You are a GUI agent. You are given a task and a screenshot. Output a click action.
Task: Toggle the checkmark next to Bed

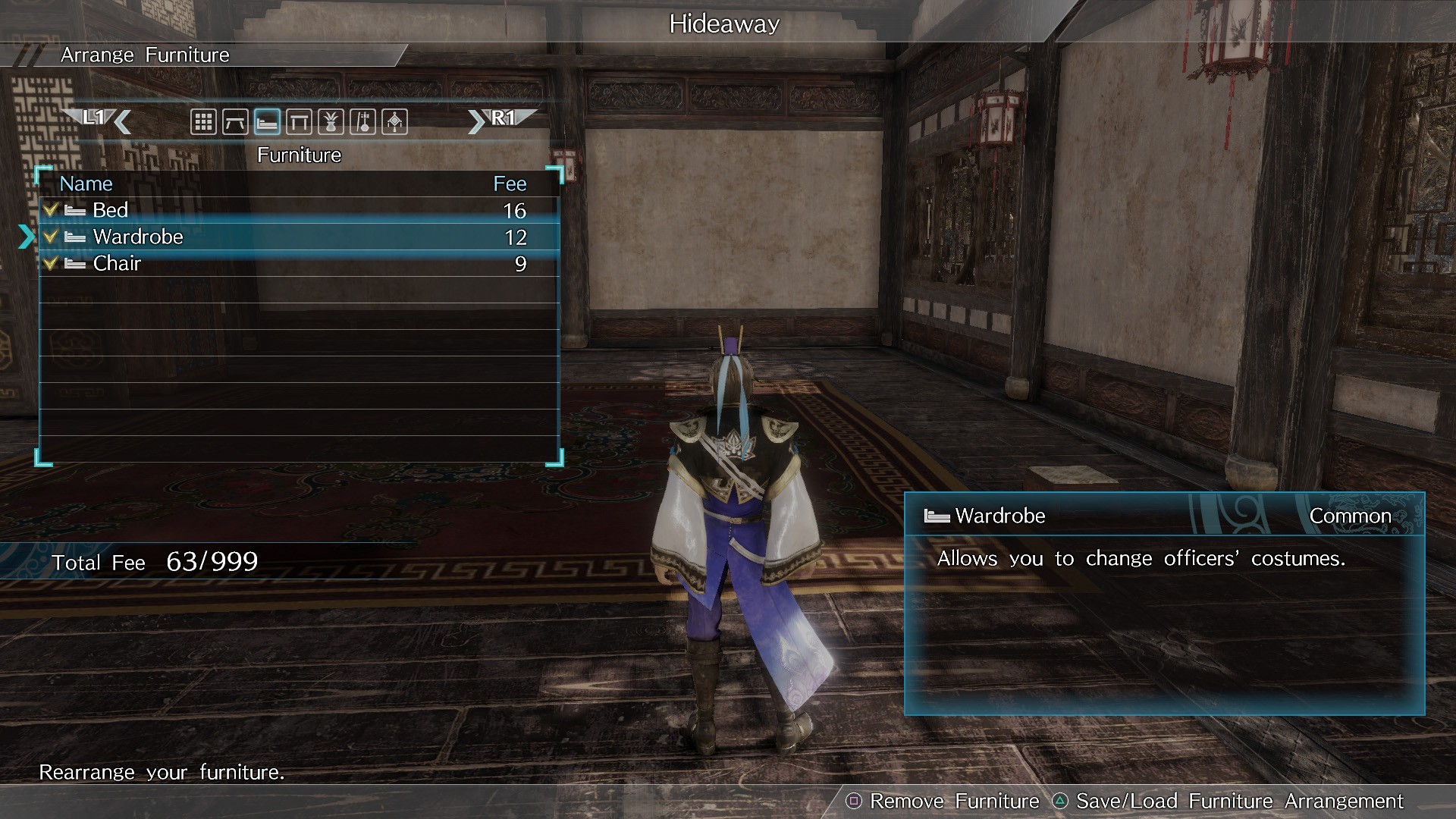pyautogui.click(x=51, y=210)
